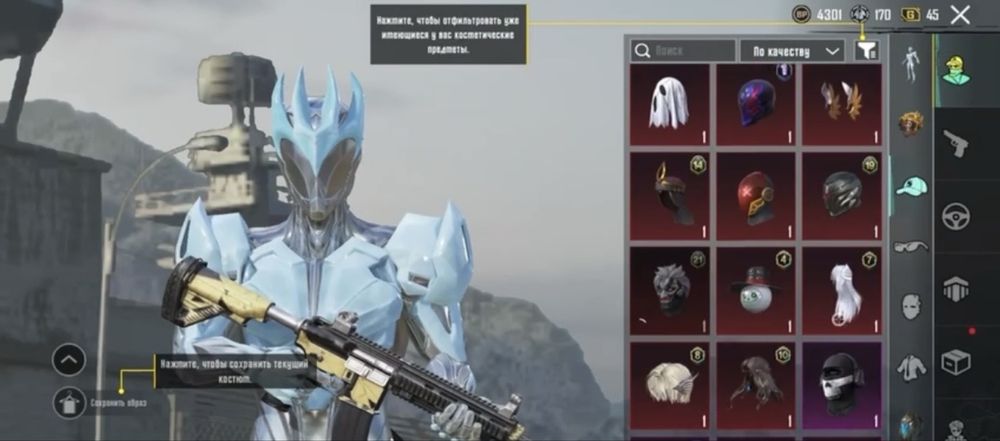Select the grey demon mask item

[669, 290]
